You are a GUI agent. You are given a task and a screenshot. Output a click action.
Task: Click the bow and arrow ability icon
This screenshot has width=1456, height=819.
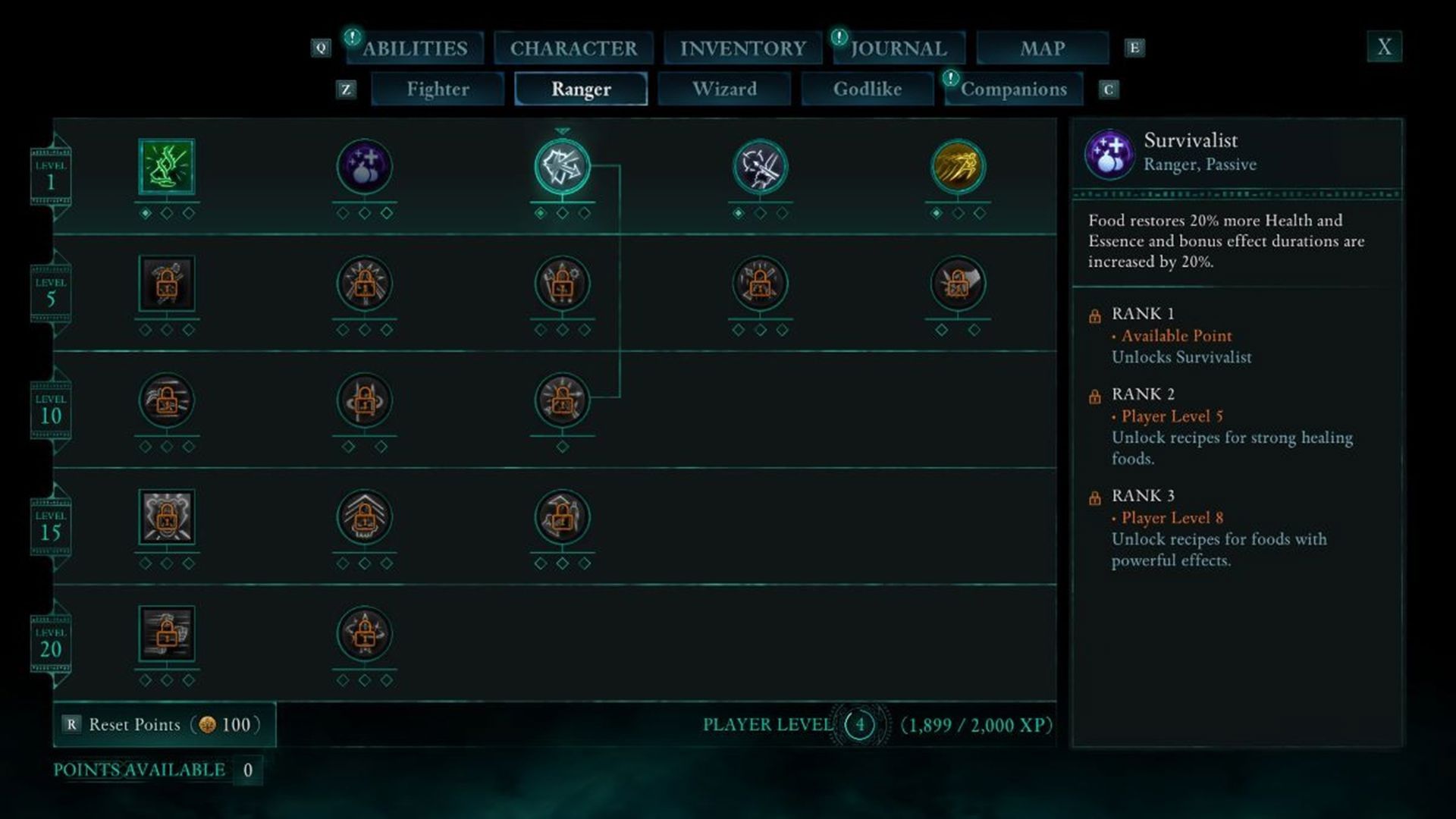point(760,167)
